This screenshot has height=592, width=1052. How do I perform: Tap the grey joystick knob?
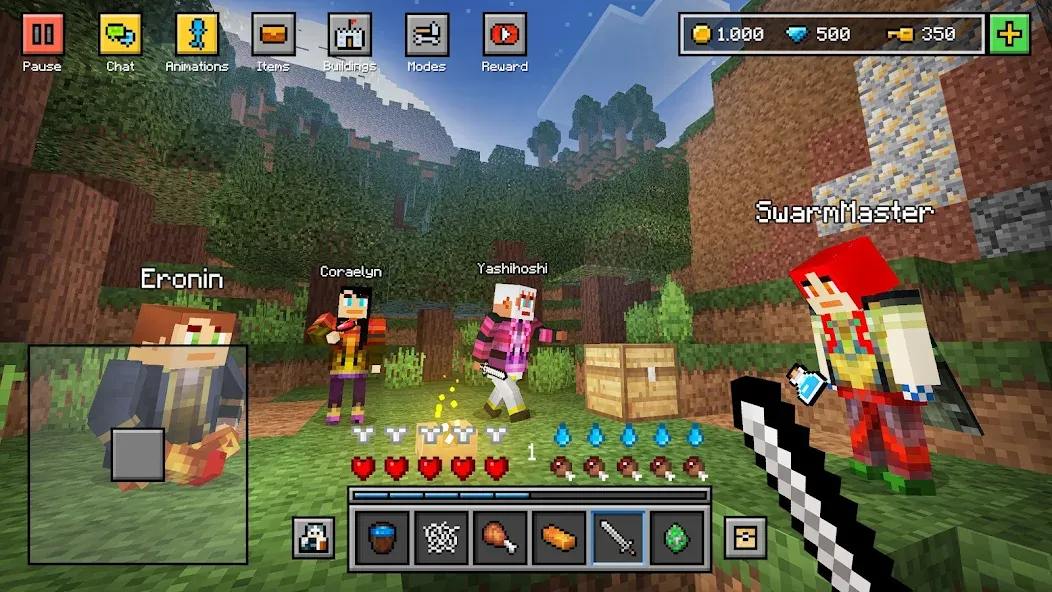coord(138,455)
